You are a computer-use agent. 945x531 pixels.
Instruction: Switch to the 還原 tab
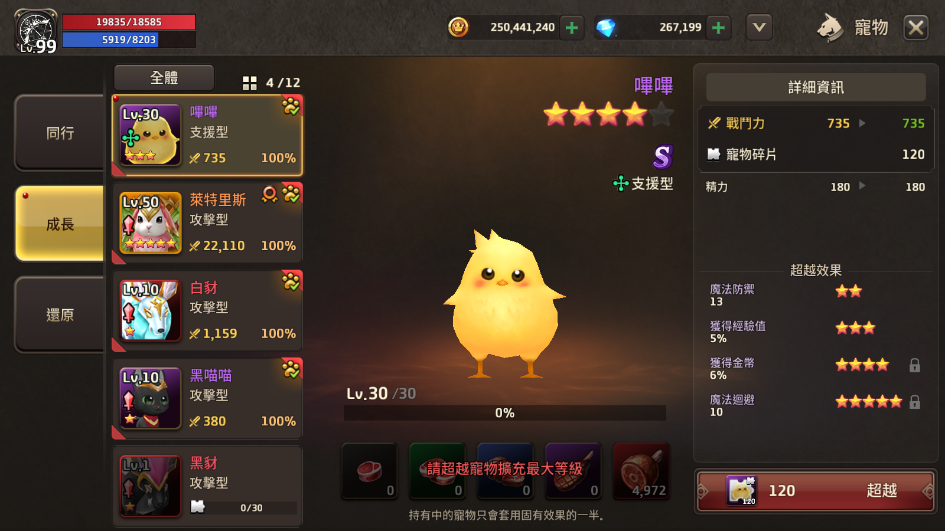(x=59, y=314)
